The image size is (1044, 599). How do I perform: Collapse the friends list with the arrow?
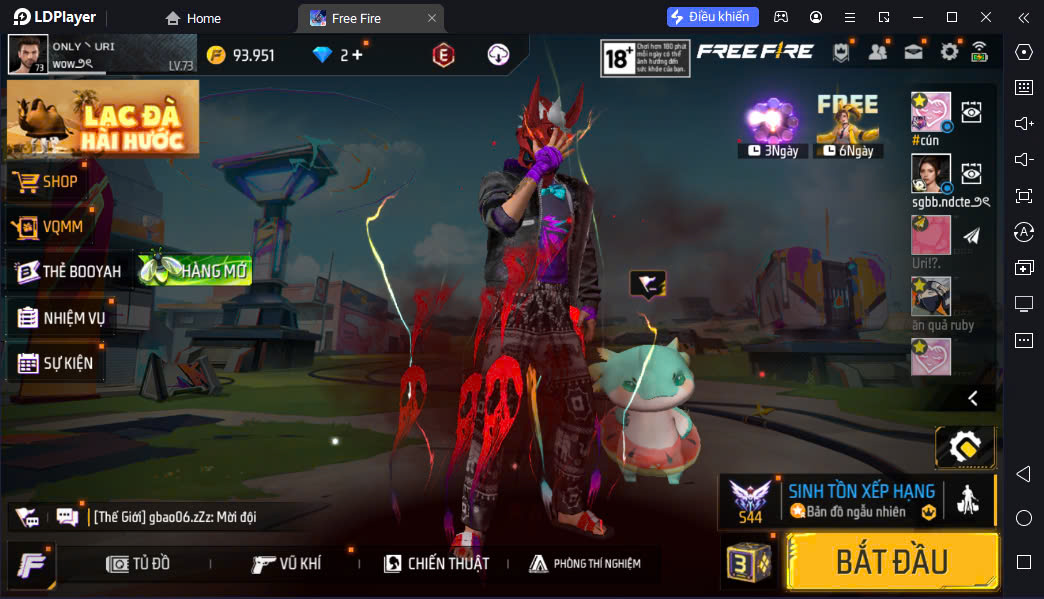click(x=973, y=398)
